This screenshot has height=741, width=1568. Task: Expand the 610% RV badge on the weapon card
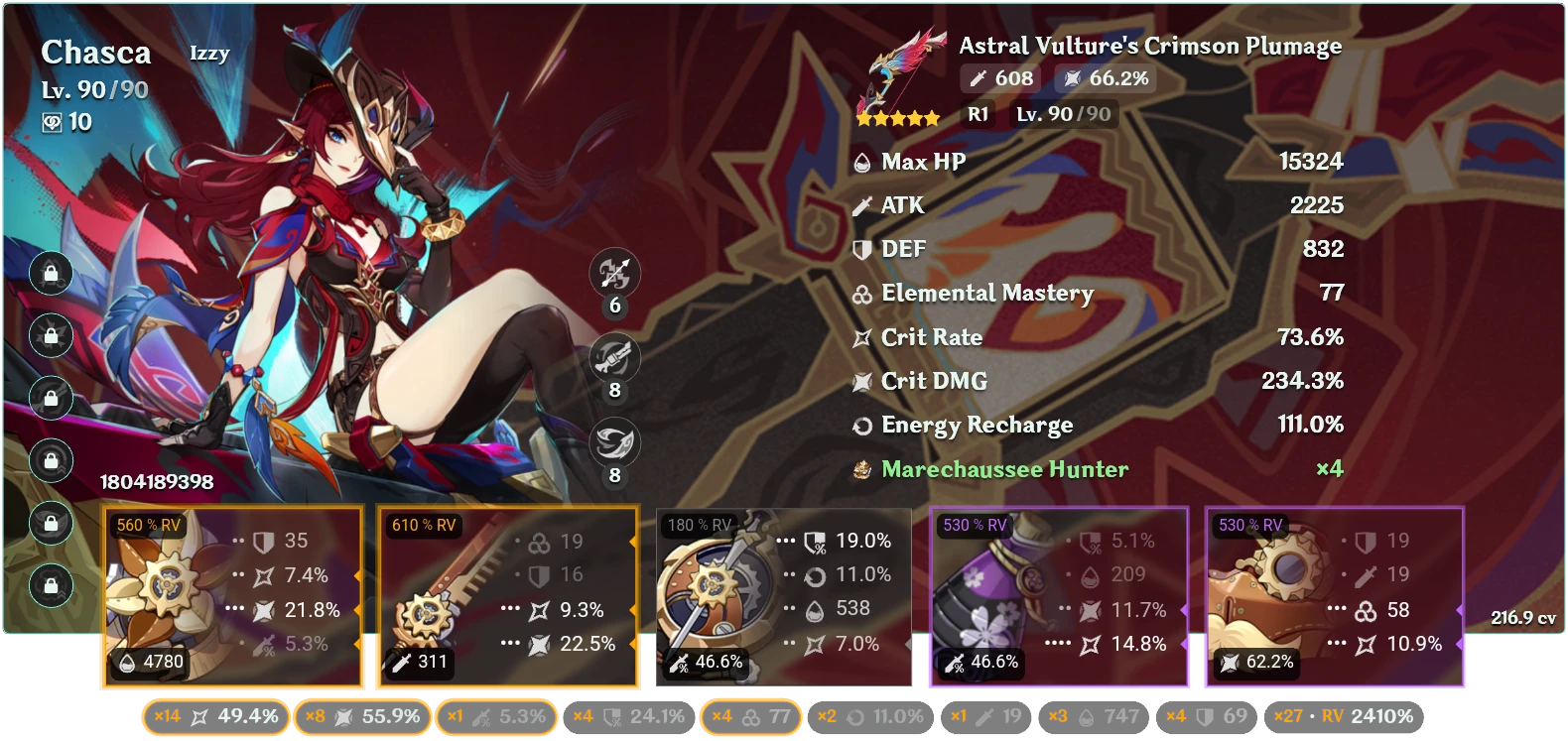pos(421,526)
